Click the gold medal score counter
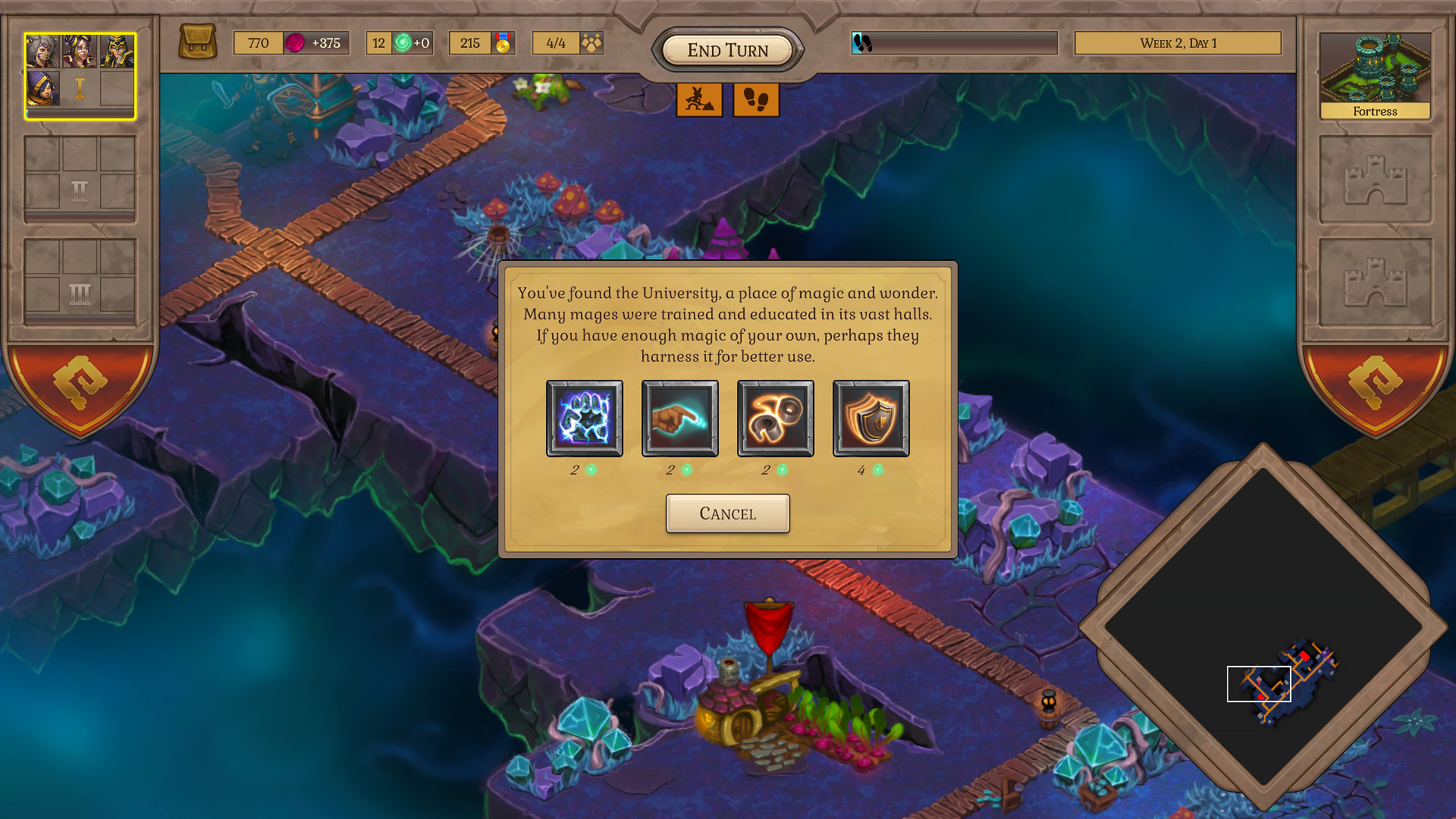 482,43
